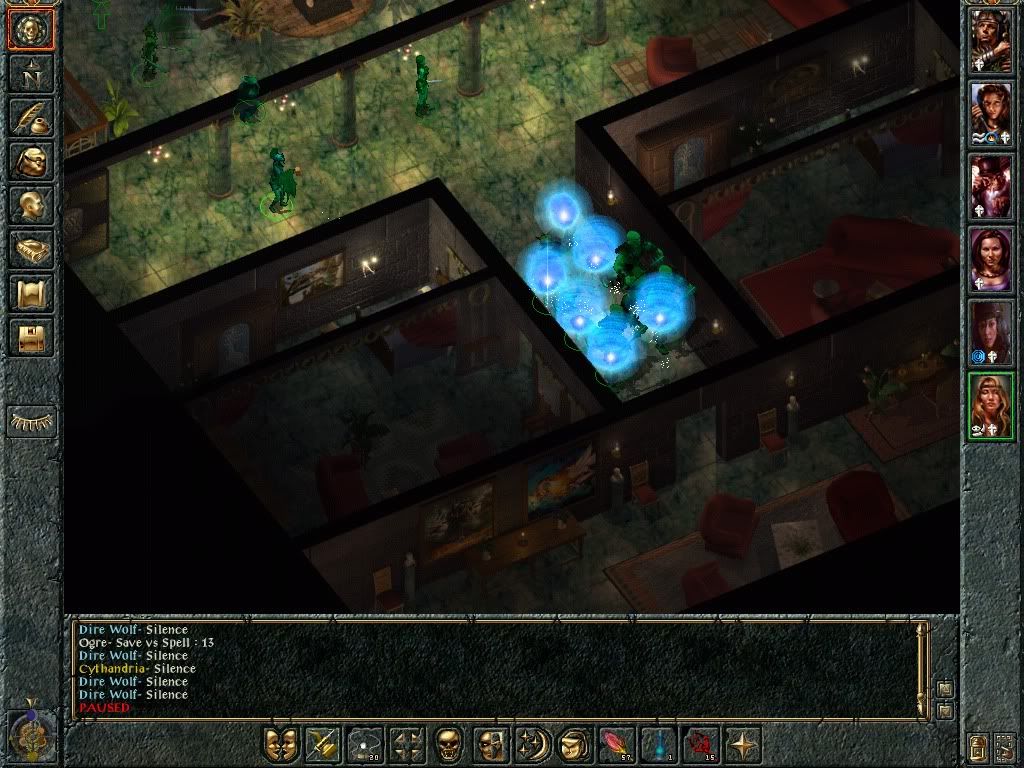Use the crescent moon and stars ability
1024x768 pixels.
531,744
